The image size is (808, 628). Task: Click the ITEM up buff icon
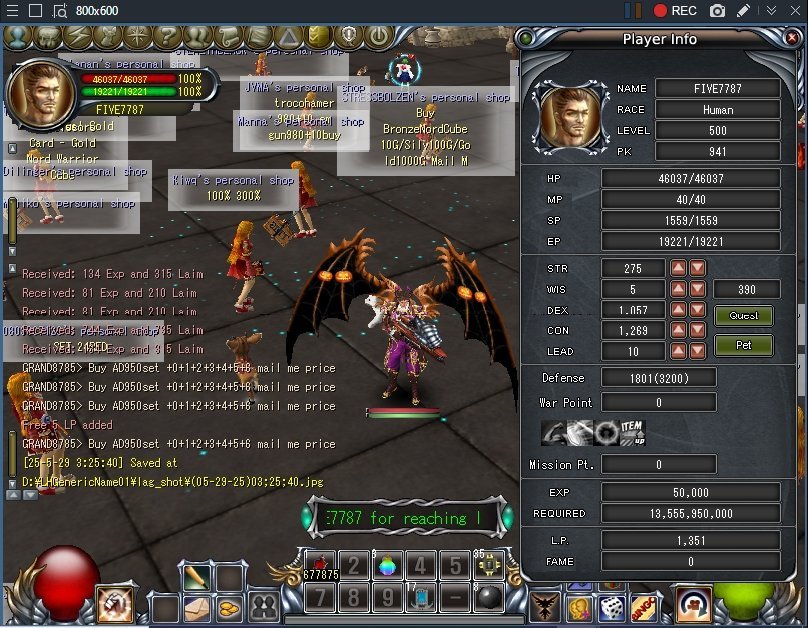point(633,433)
